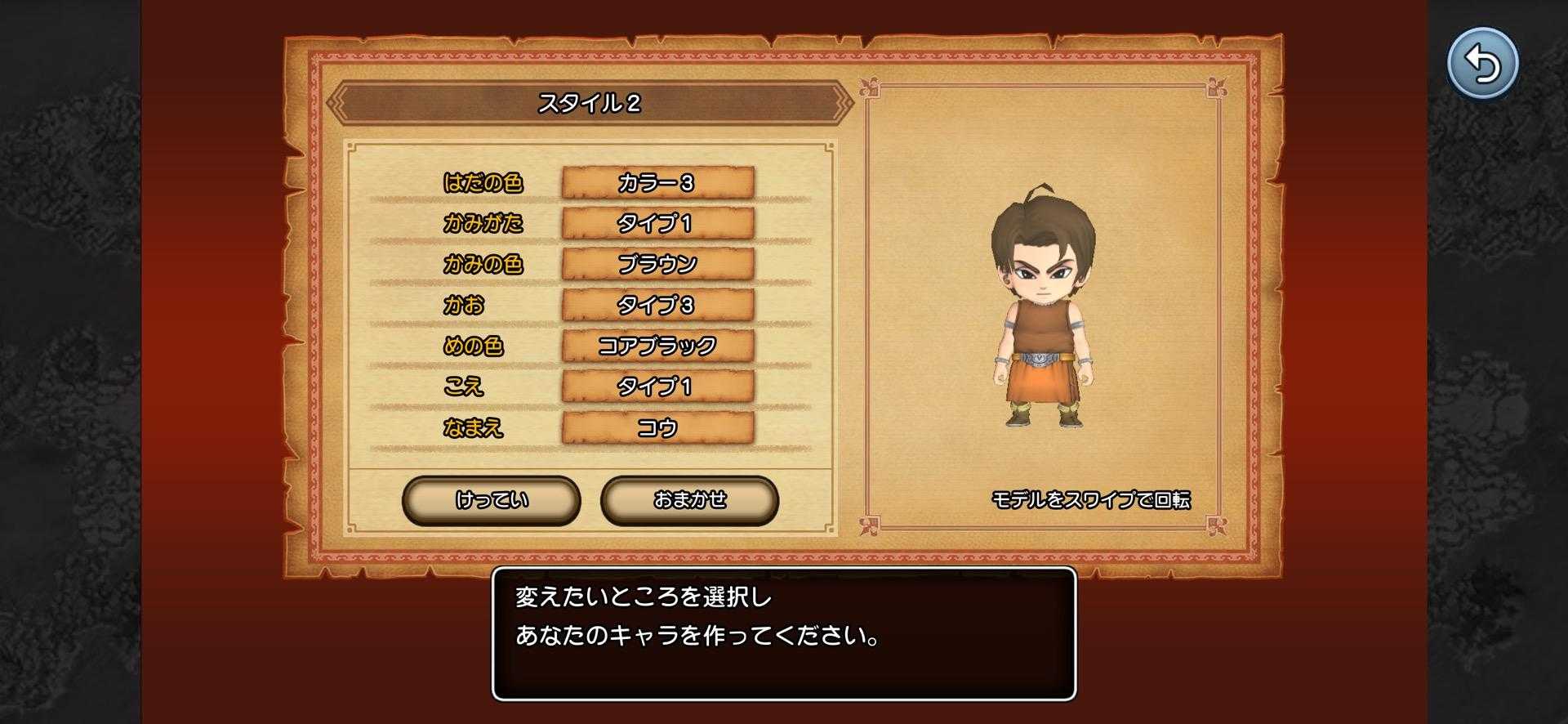Edit the なまえ field コウ

click(657, 427)
